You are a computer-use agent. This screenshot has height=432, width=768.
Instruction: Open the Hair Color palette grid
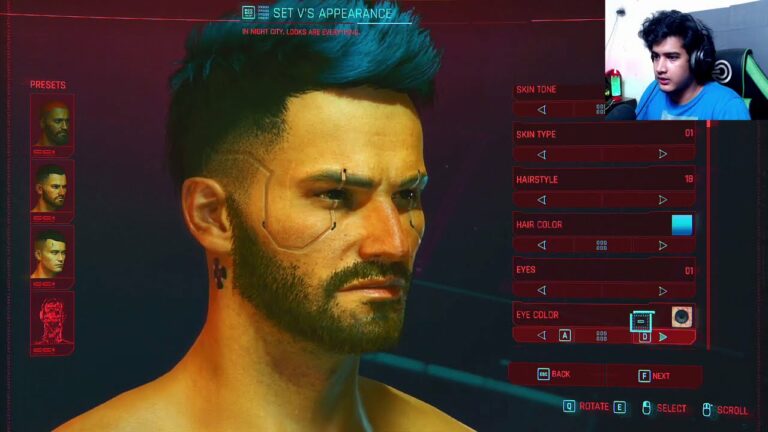(x=602, y=245)
